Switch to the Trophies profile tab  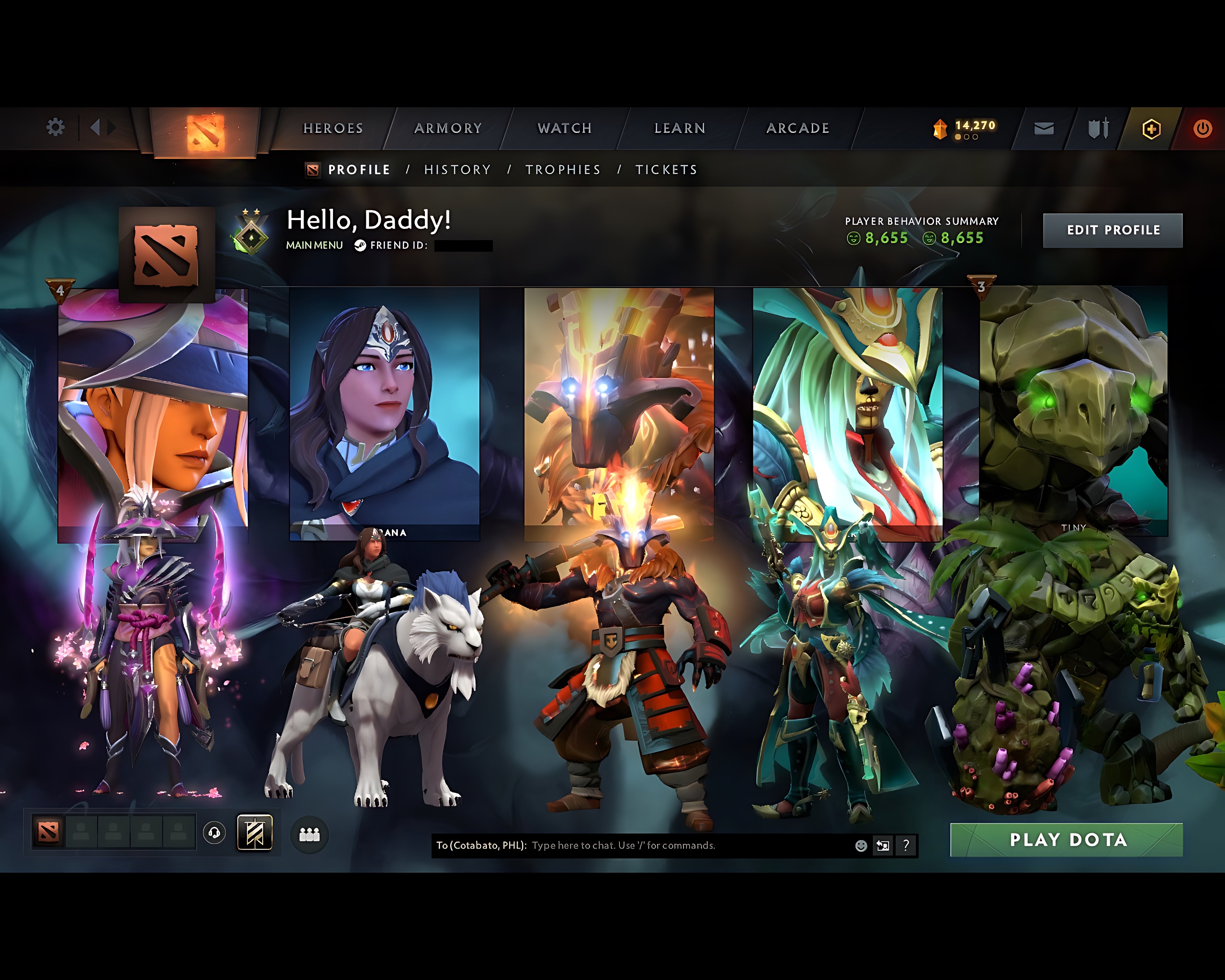[x=564, y=169]
